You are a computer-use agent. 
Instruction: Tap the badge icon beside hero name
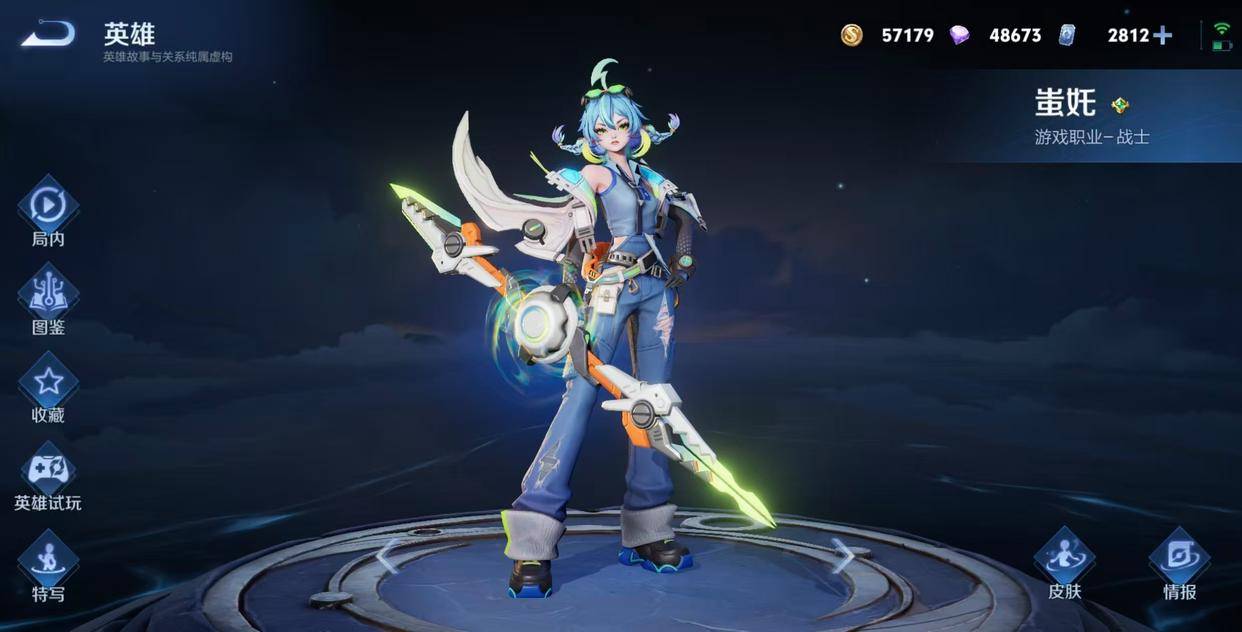point(1120,105)
